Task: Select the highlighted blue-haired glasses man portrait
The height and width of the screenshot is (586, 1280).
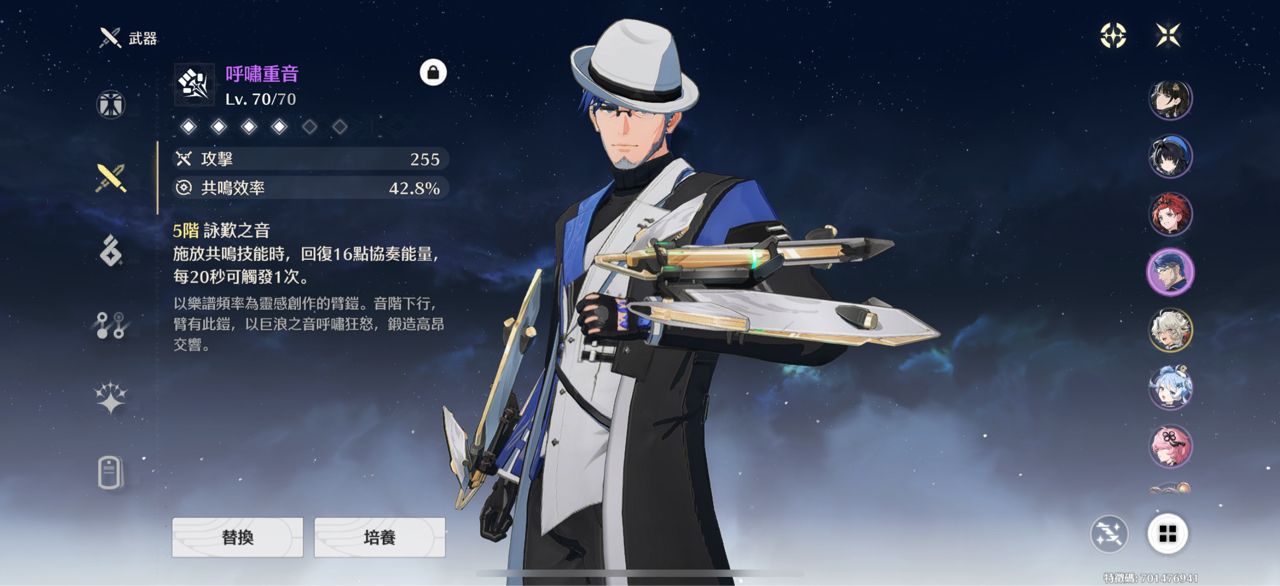Action: click(1170, 271)
